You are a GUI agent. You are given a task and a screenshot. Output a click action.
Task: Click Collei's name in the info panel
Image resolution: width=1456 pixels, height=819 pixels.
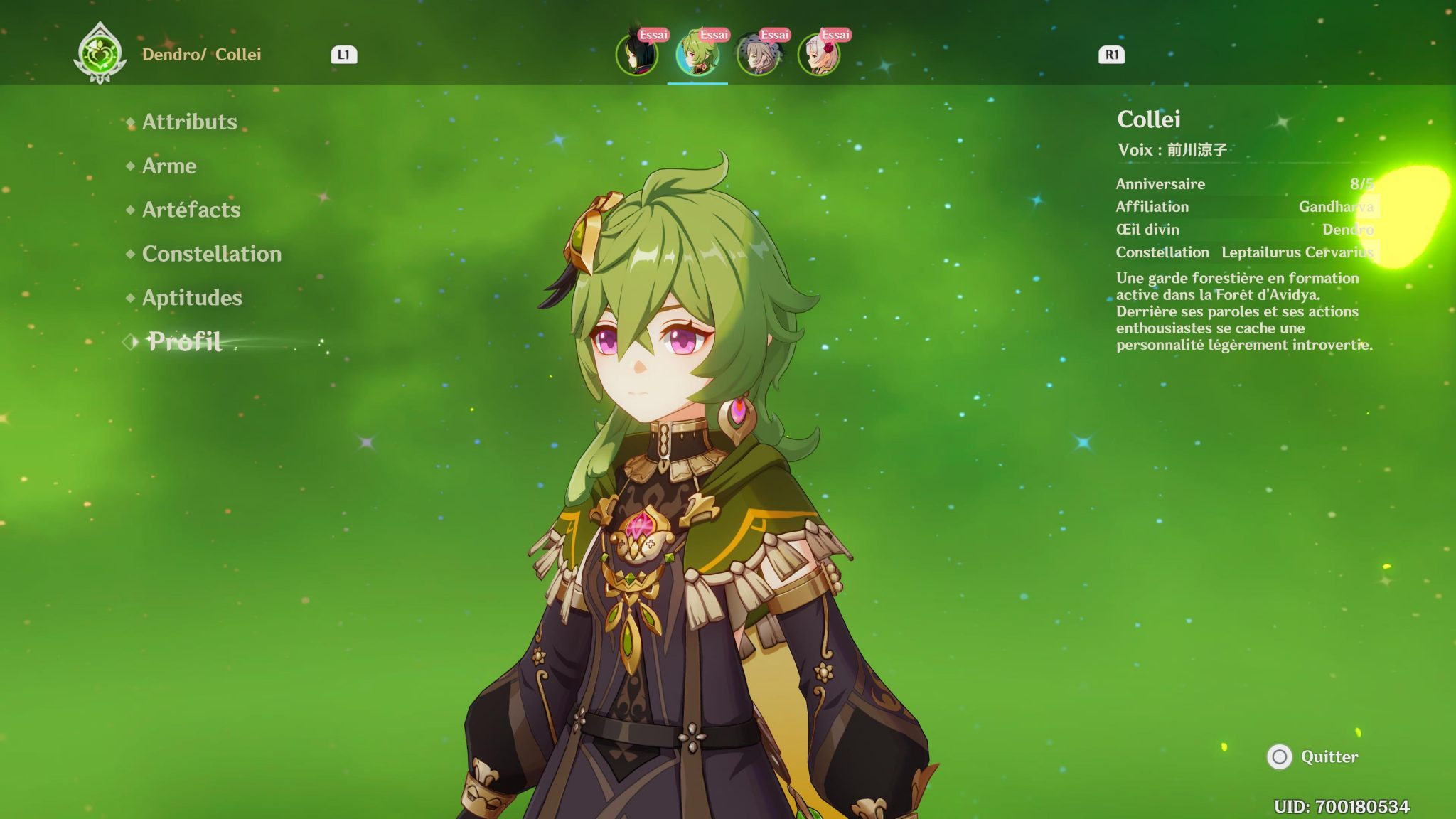[1147, 121]
